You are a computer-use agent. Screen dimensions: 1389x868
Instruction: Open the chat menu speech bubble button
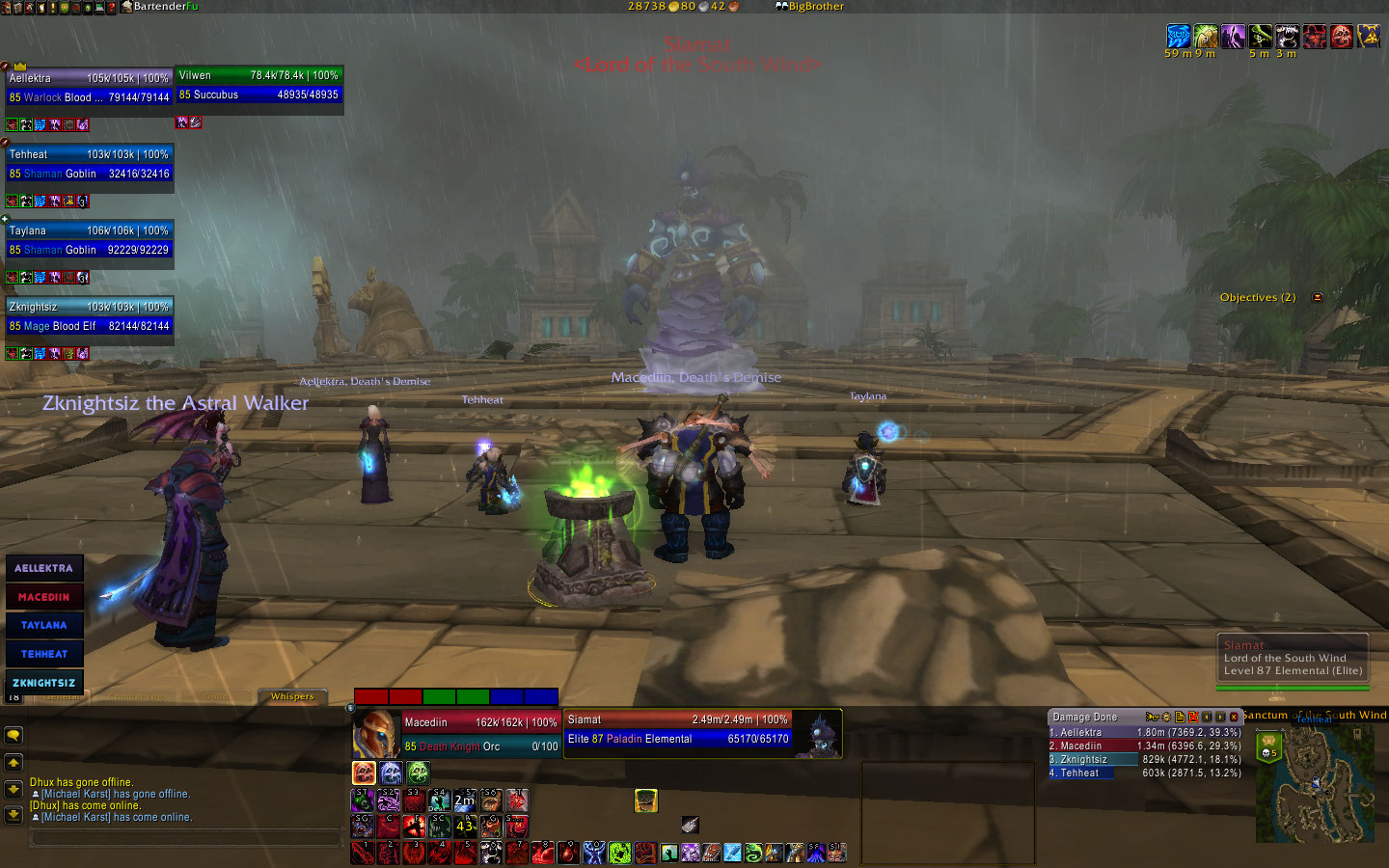coord(14,735)
